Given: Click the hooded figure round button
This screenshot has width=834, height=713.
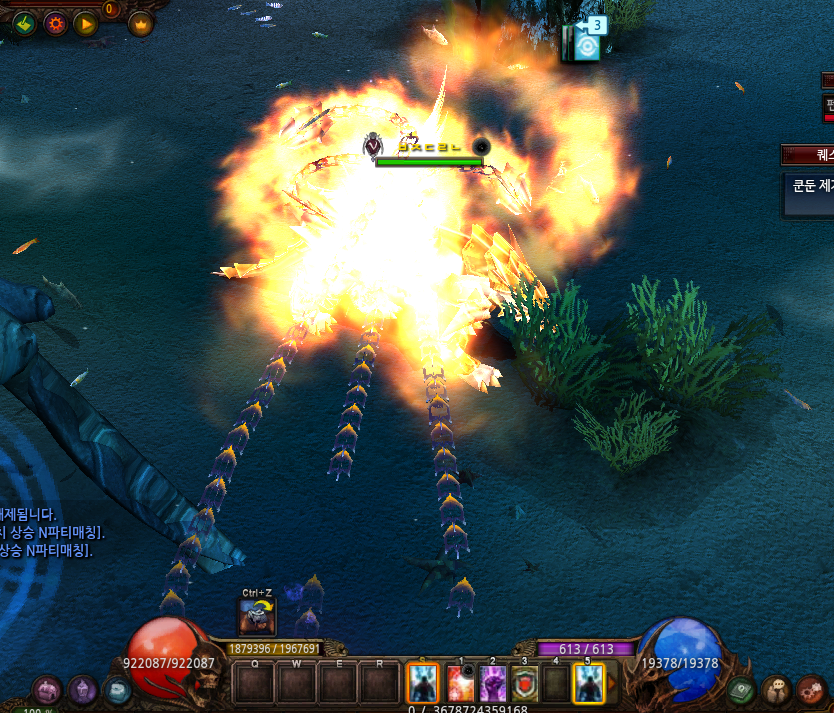Looking at the screenshot, I should tap(82, 689).
